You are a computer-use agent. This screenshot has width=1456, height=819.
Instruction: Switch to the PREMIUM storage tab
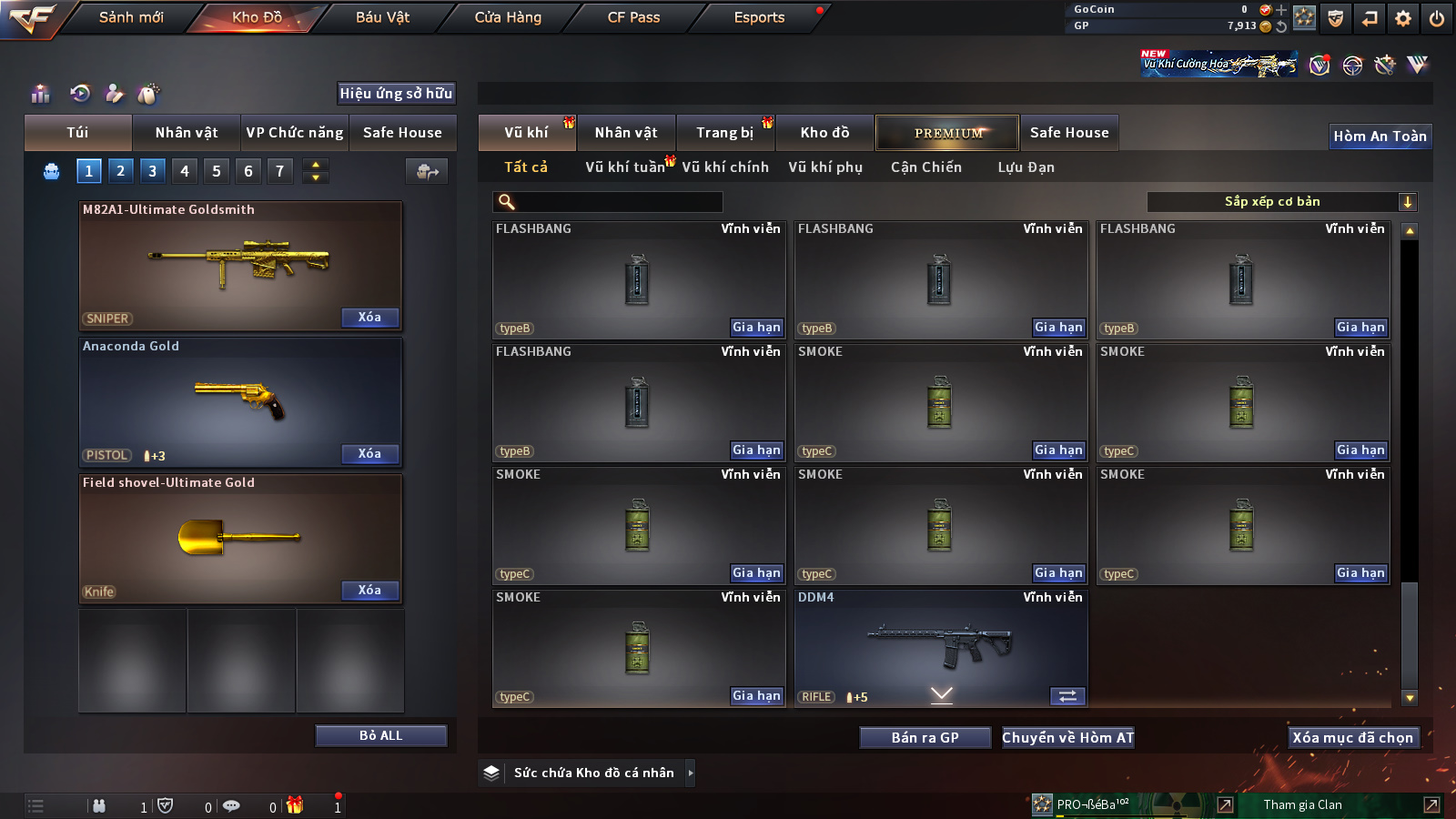[x=947, y=133]
